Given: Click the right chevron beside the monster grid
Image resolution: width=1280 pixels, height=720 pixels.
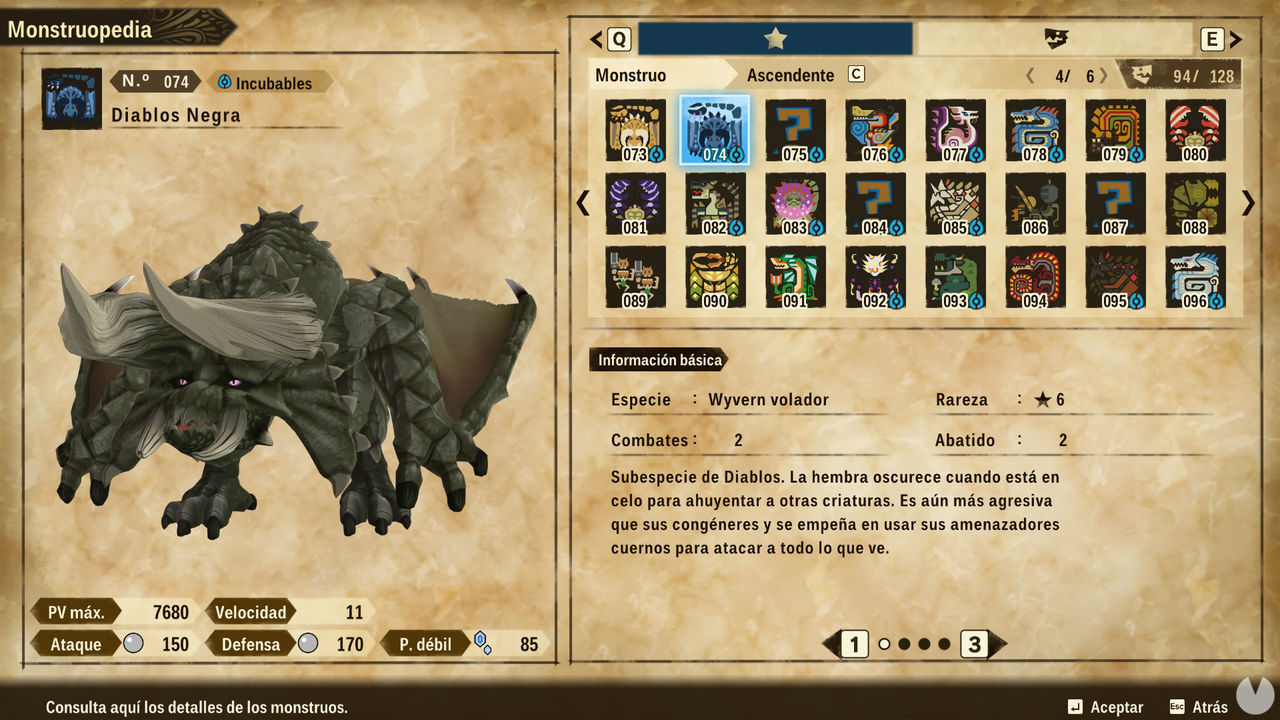Looking at the screenshot, I should (x=1247, y=203).
